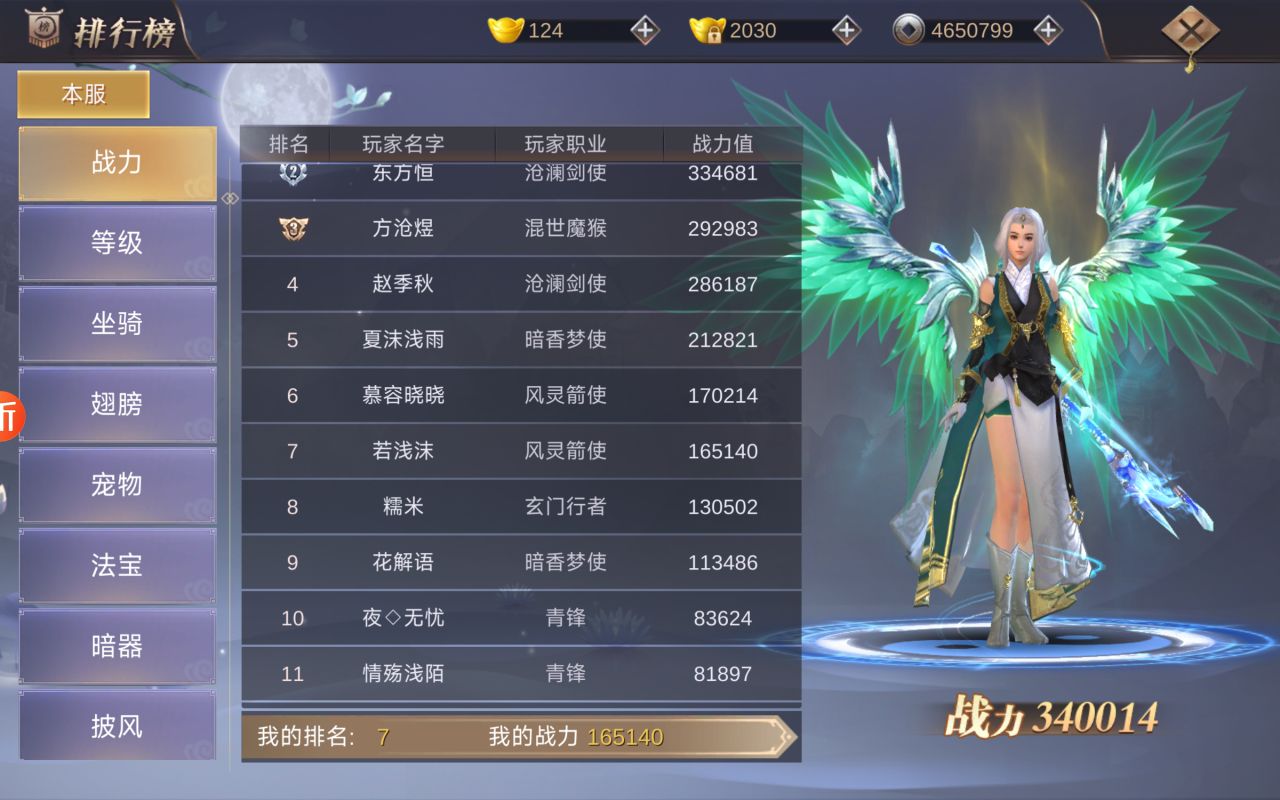Choose the 花解语 ranking row

(x=520, y=563)
